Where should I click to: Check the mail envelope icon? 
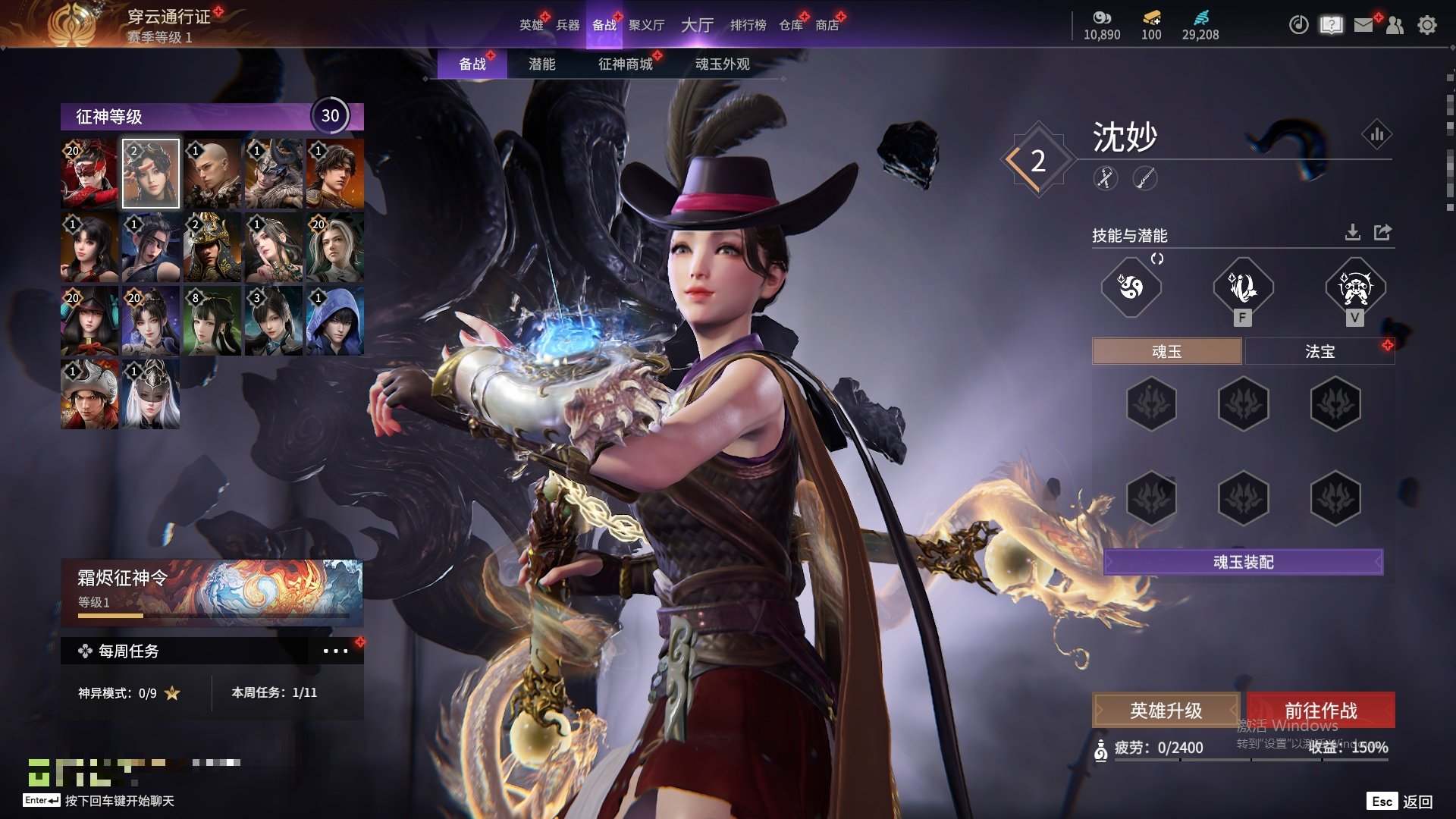1363,25
